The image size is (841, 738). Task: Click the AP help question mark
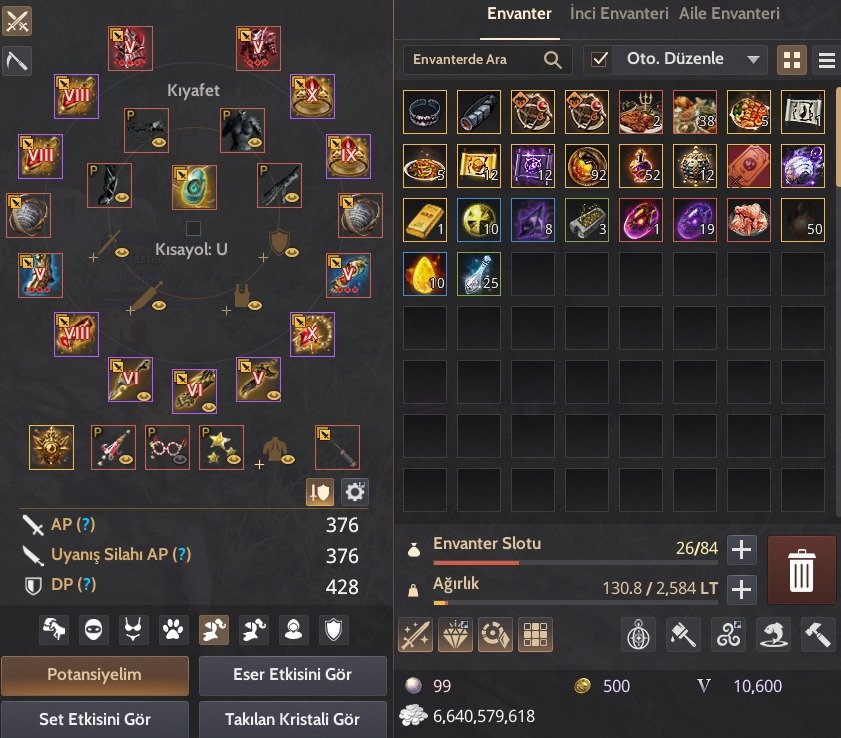point(88,525)
